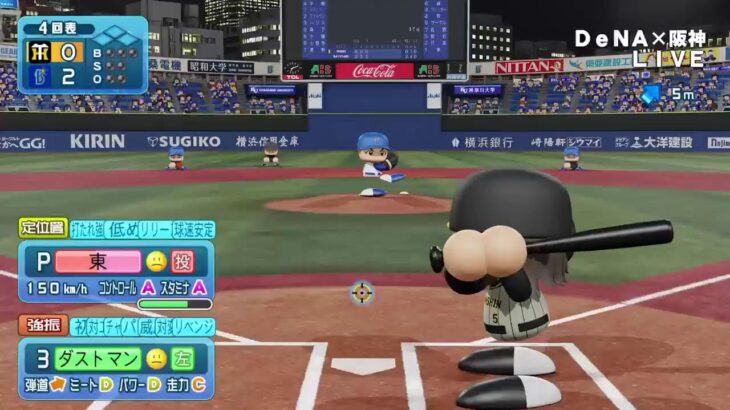This screenshot has width=730, height=410.
Task: Click the 定位置 fielding position label
Action: tap(43, 228)
